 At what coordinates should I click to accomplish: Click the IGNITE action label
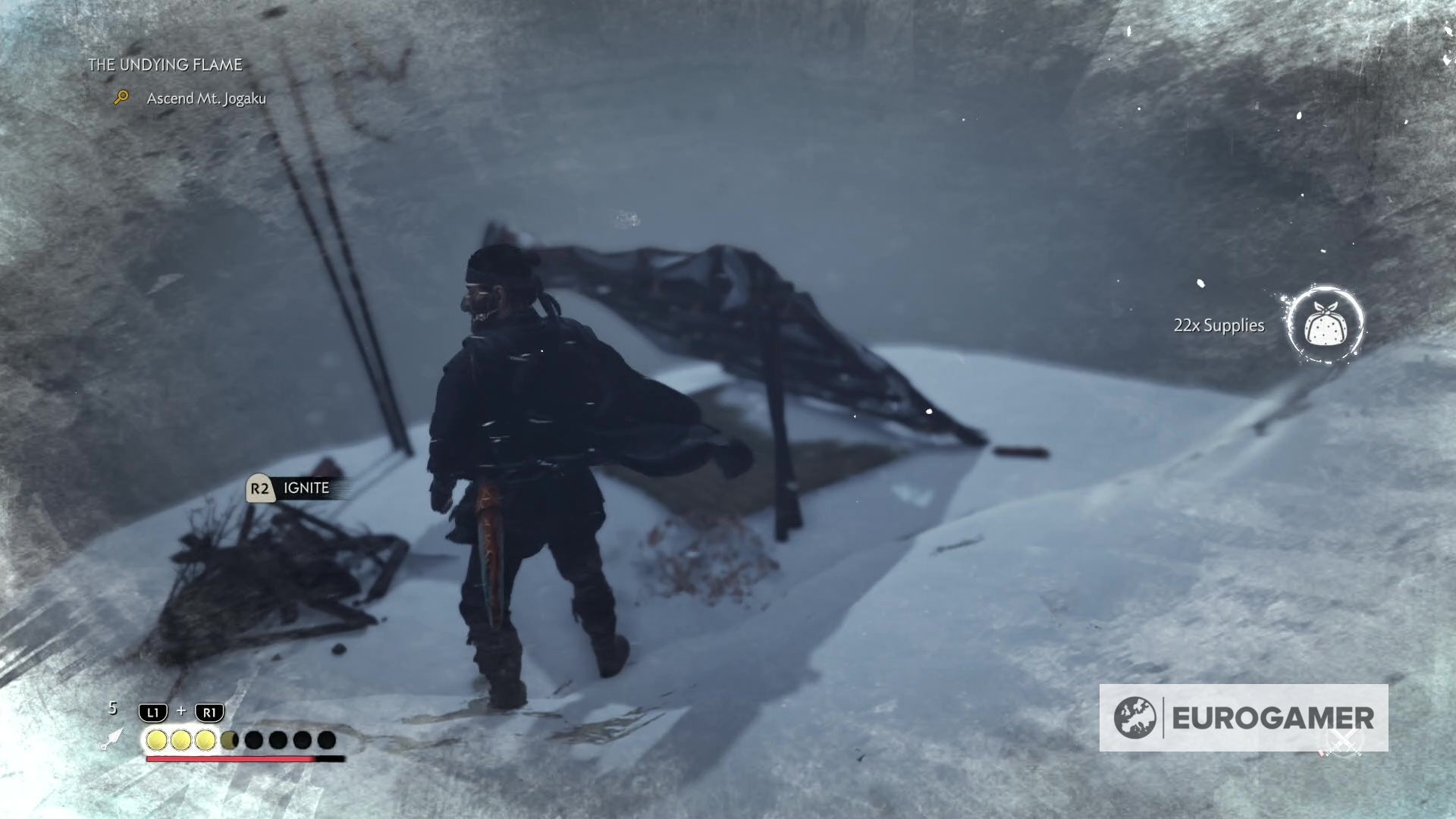(305, 488)
